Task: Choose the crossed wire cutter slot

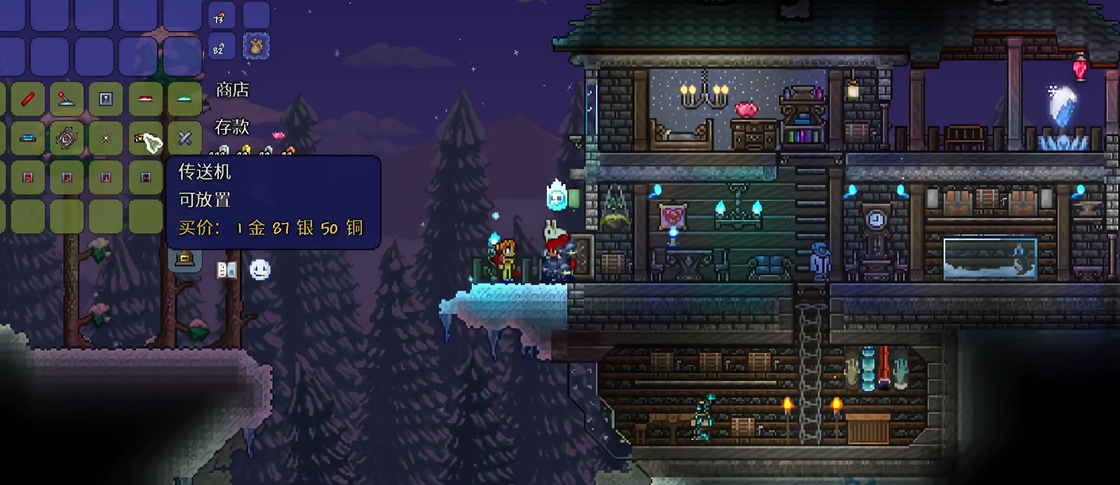Action: 184,138
